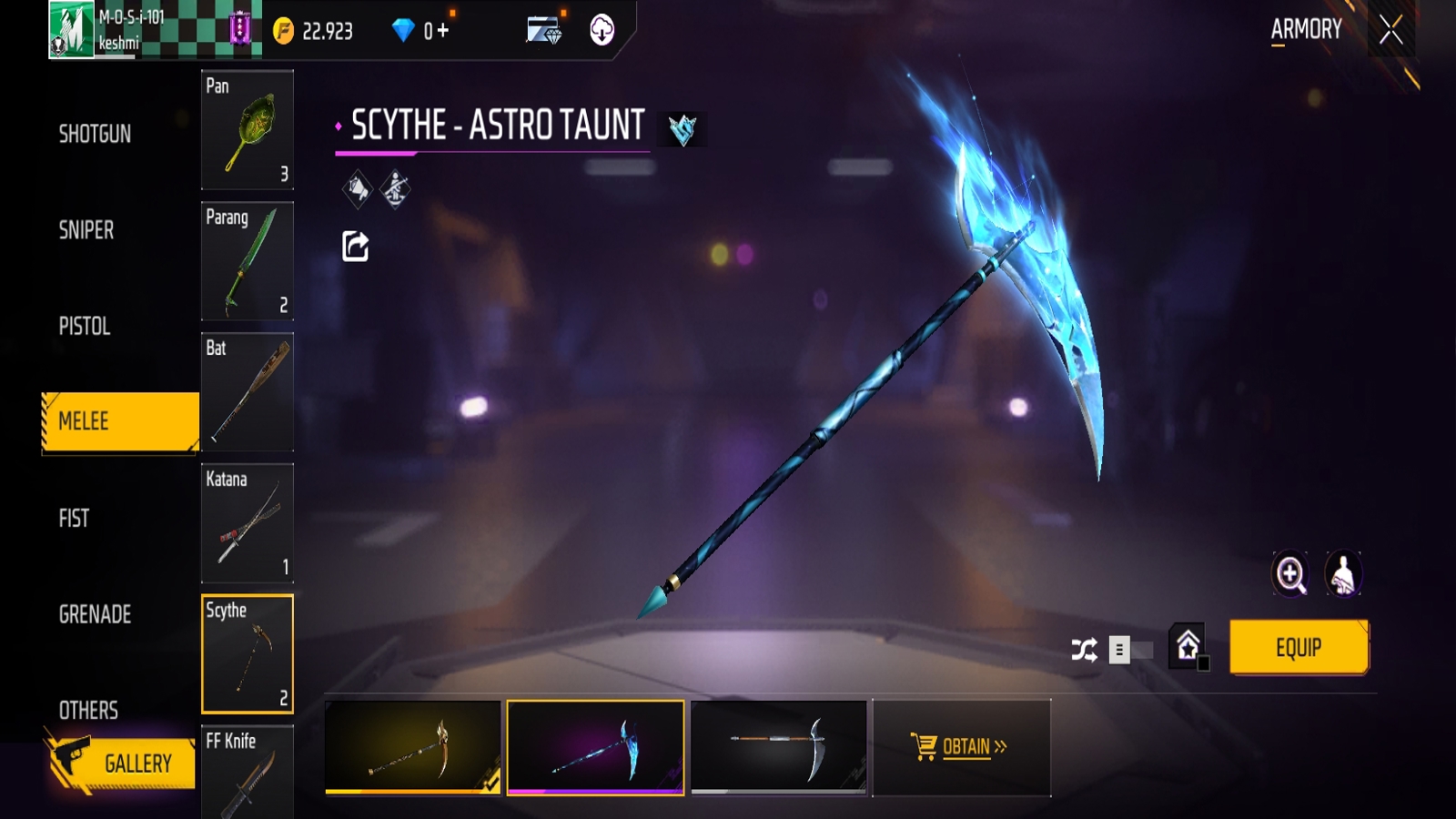This screenshot has width=1456, height=819.
Task: Add diamonds with the plus button
Action: (443, 31)
